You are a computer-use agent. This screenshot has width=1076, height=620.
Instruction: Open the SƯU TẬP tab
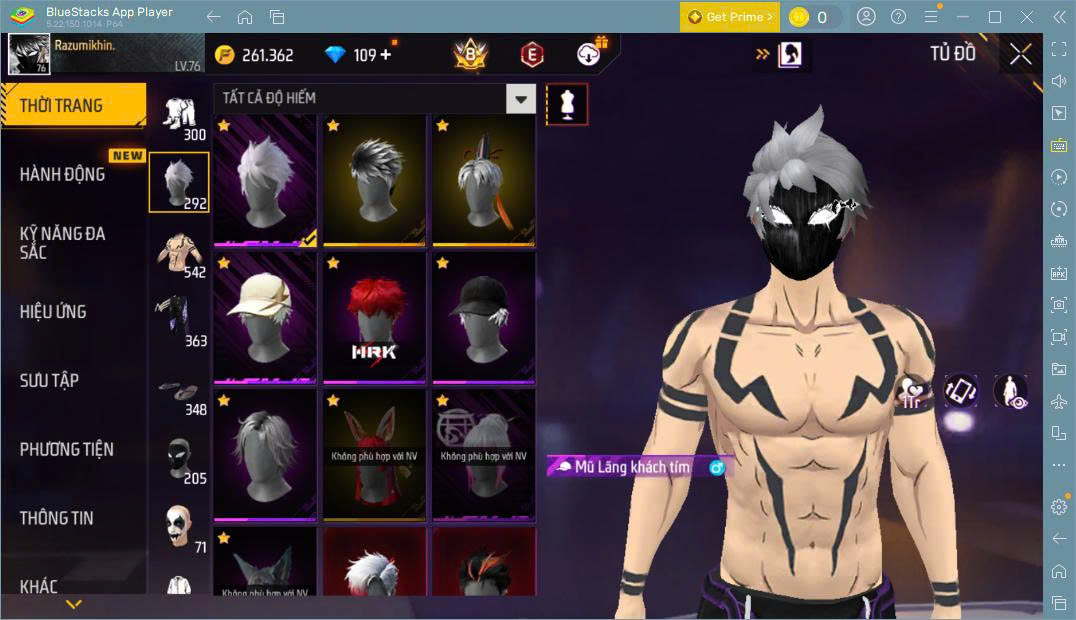tap(50, 380)
